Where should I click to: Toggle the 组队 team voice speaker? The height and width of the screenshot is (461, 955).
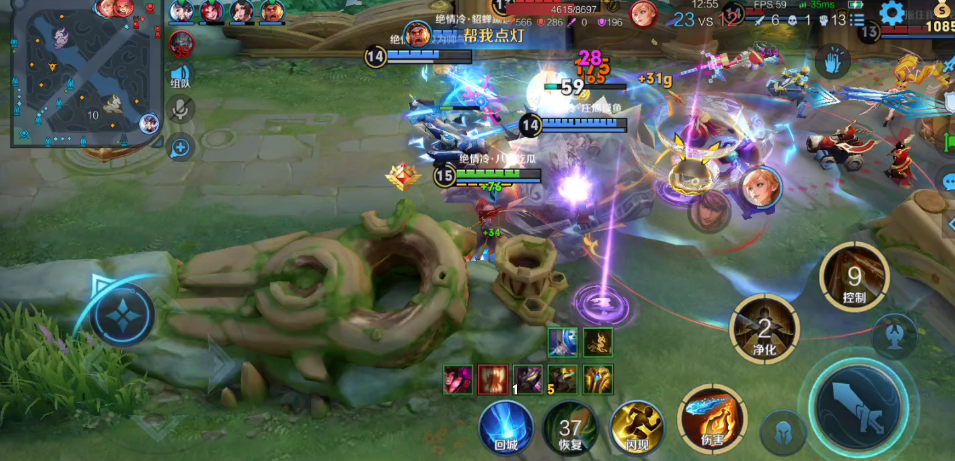click(x=181, y=76)
